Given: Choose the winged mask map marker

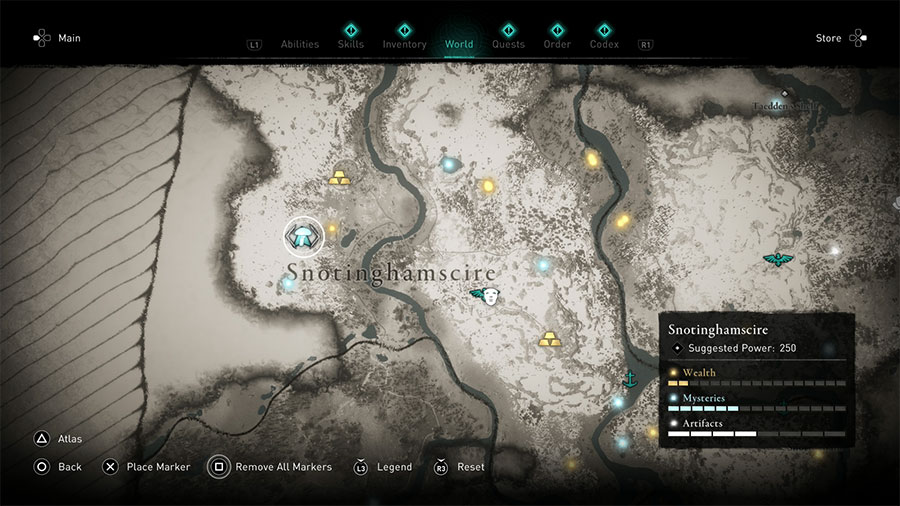Looking at the screenshot, I should point(485,295).
